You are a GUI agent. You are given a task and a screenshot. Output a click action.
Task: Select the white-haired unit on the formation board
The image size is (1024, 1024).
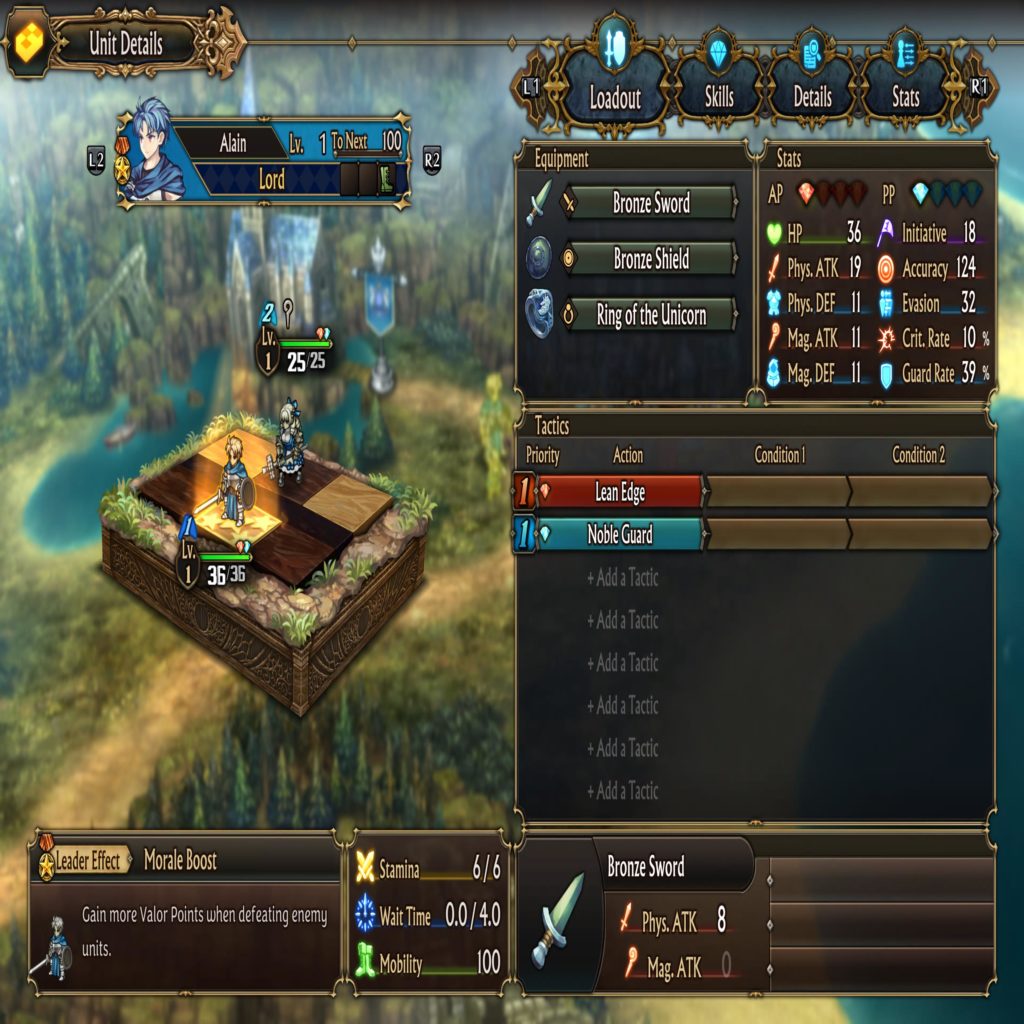(290, 442)
